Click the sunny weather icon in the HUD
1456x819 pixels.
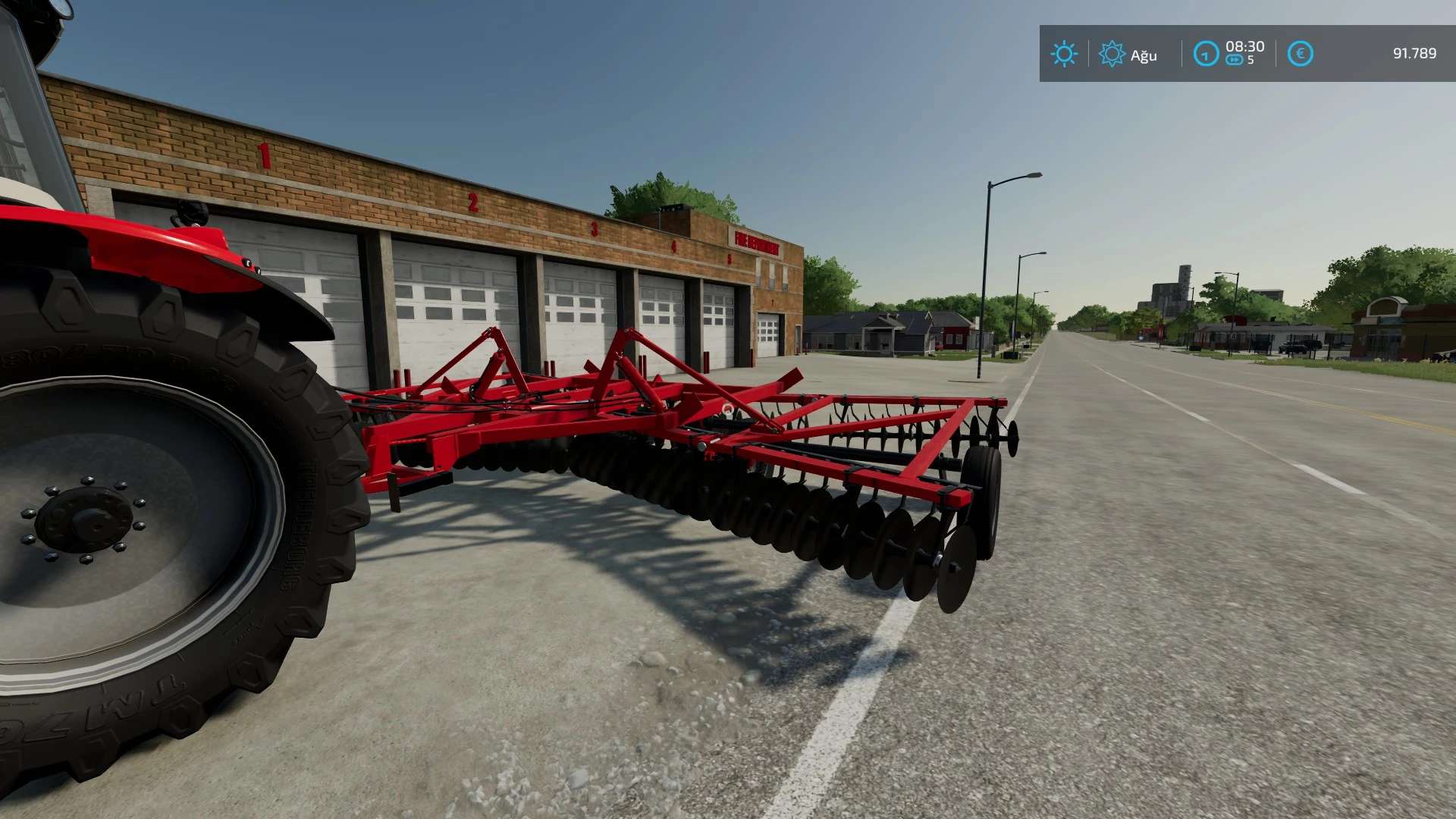click(x=1064, y=53)
